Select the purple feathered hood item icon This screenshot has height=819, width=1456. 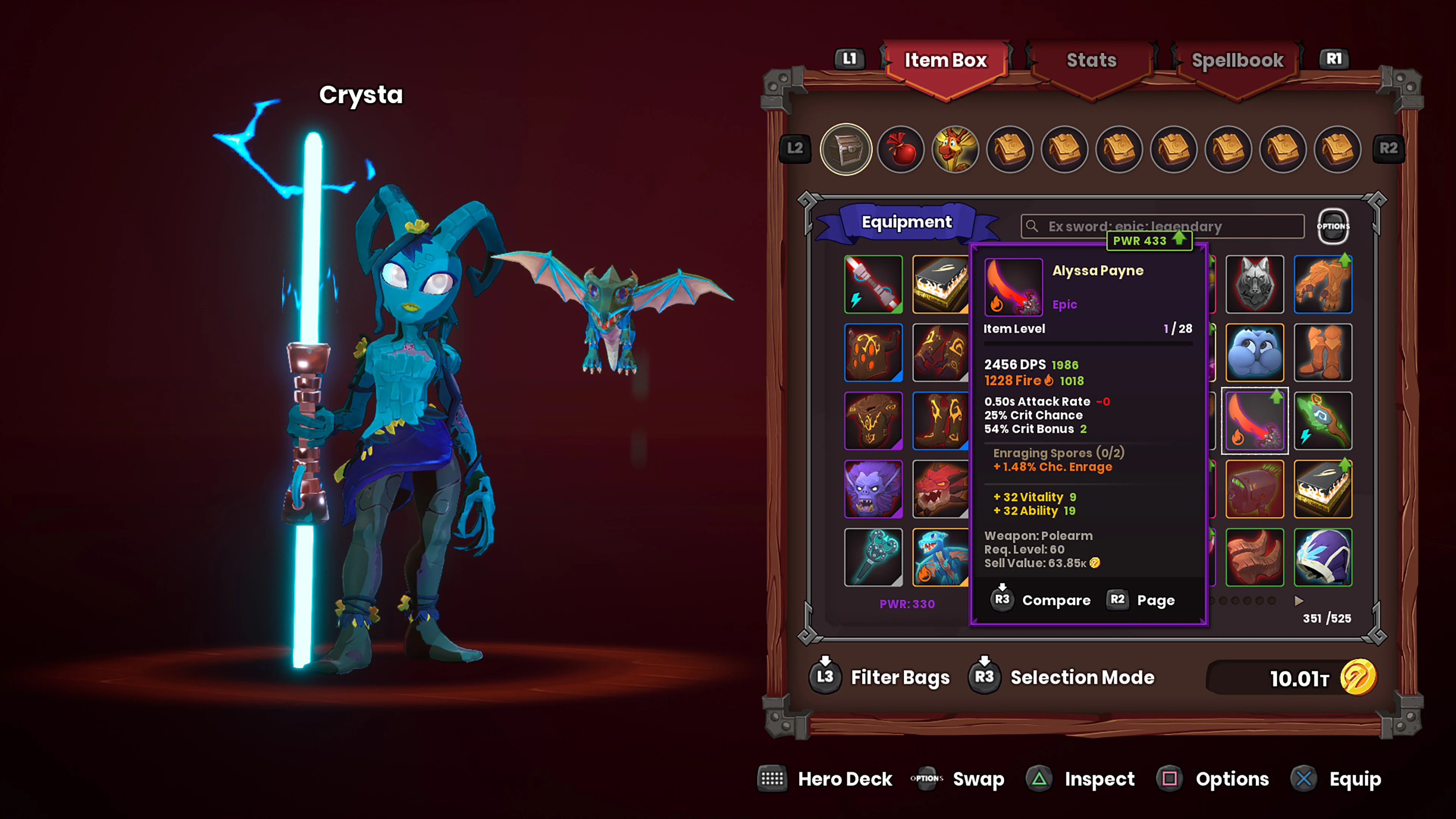[1323, 557]
